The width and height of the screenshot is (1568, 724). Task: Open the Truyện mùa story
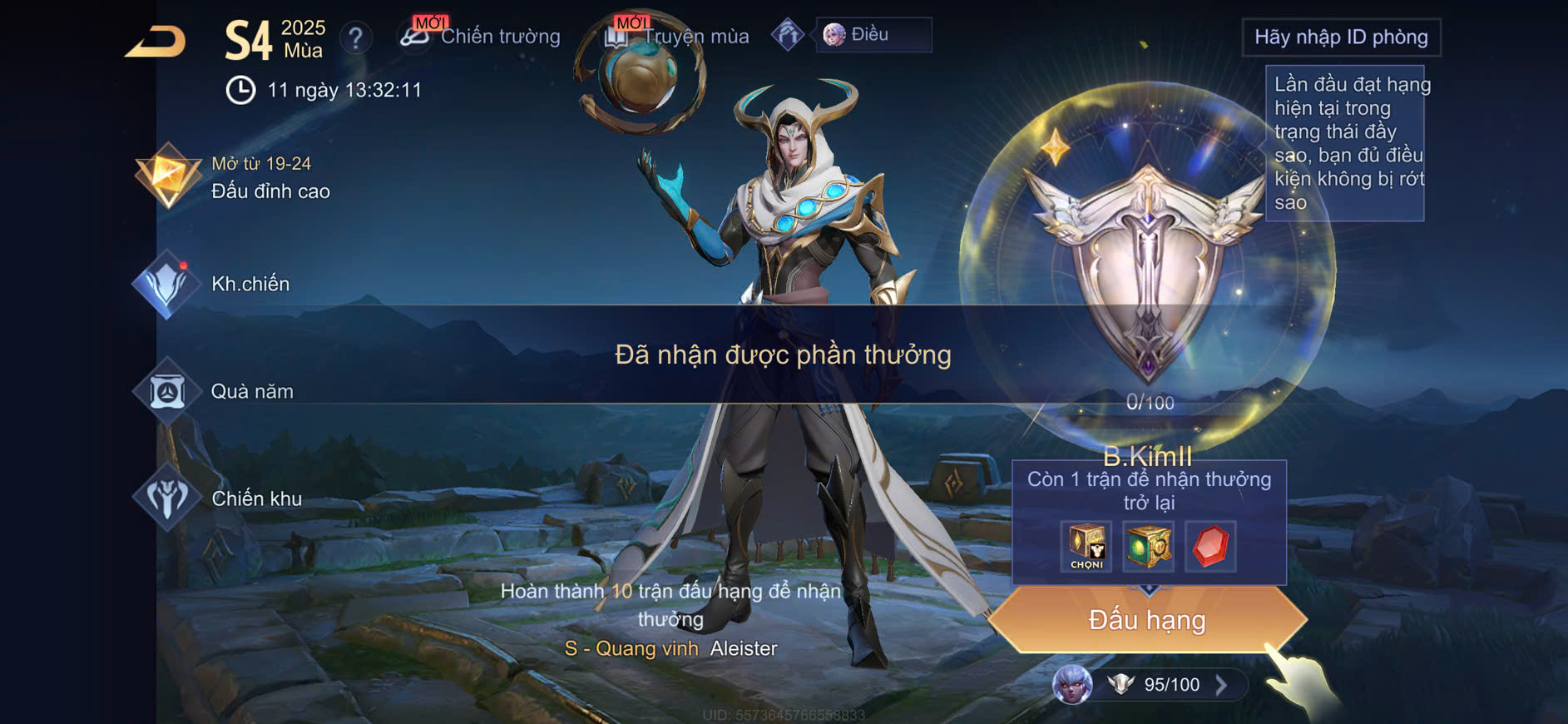[x=678, y=37]
